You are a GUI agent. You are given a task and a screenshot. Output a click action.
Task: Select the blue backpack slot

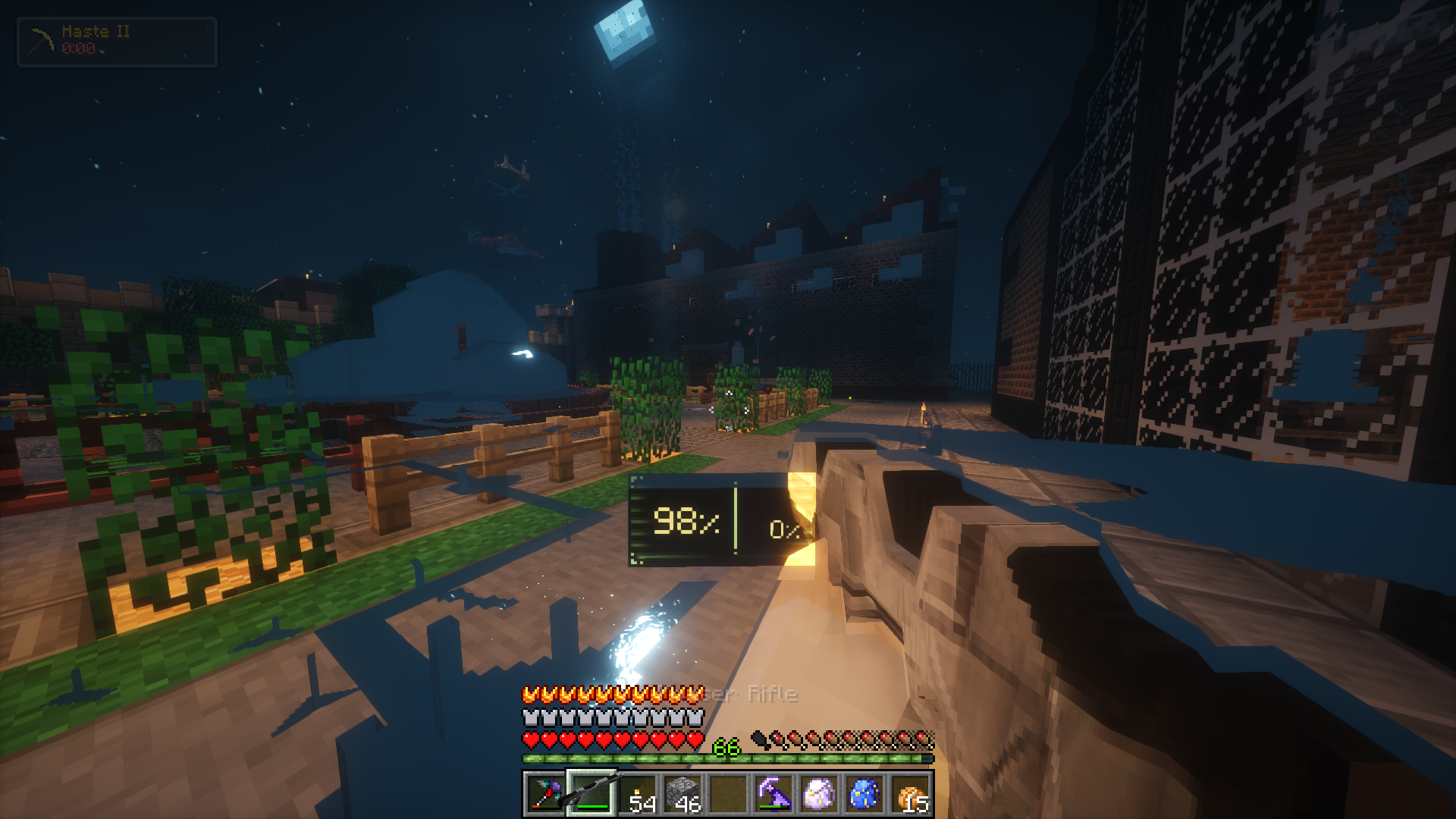(864, 794)
